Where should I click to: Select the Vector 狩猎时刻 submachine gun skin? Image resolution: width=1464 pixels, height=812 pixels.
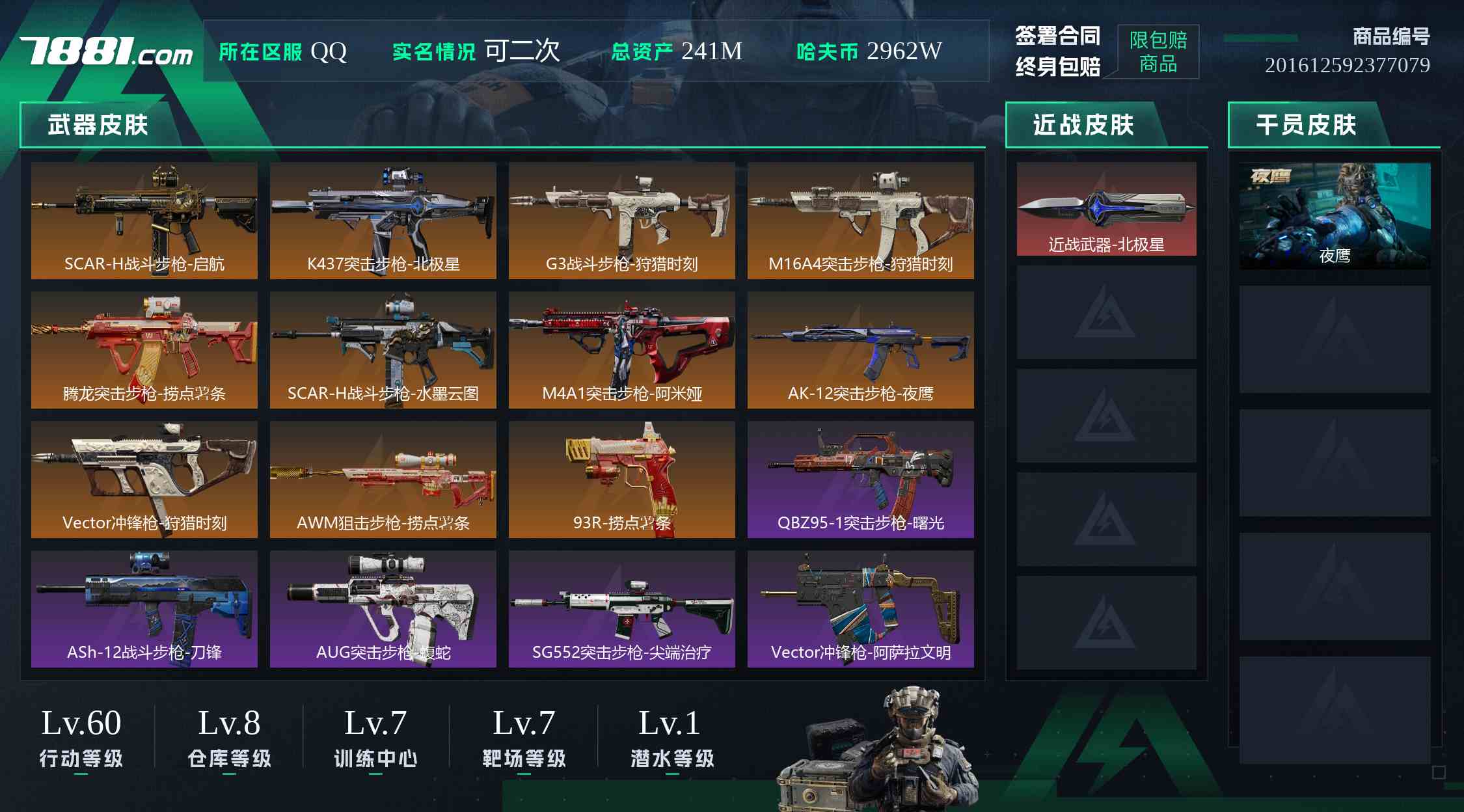(144, 480)
